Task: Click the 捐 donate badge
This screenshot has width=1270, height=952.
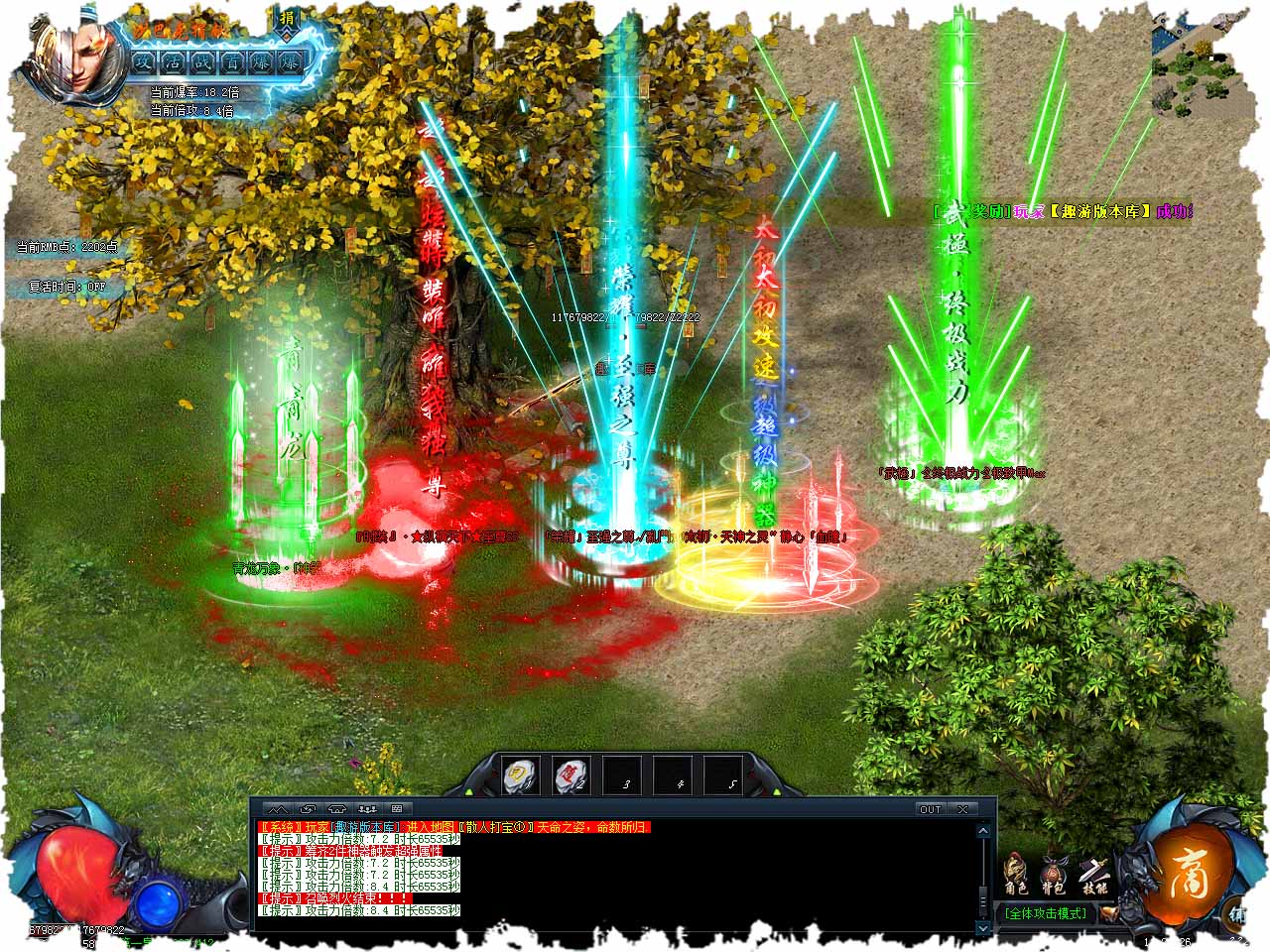Action: point(287,20)
